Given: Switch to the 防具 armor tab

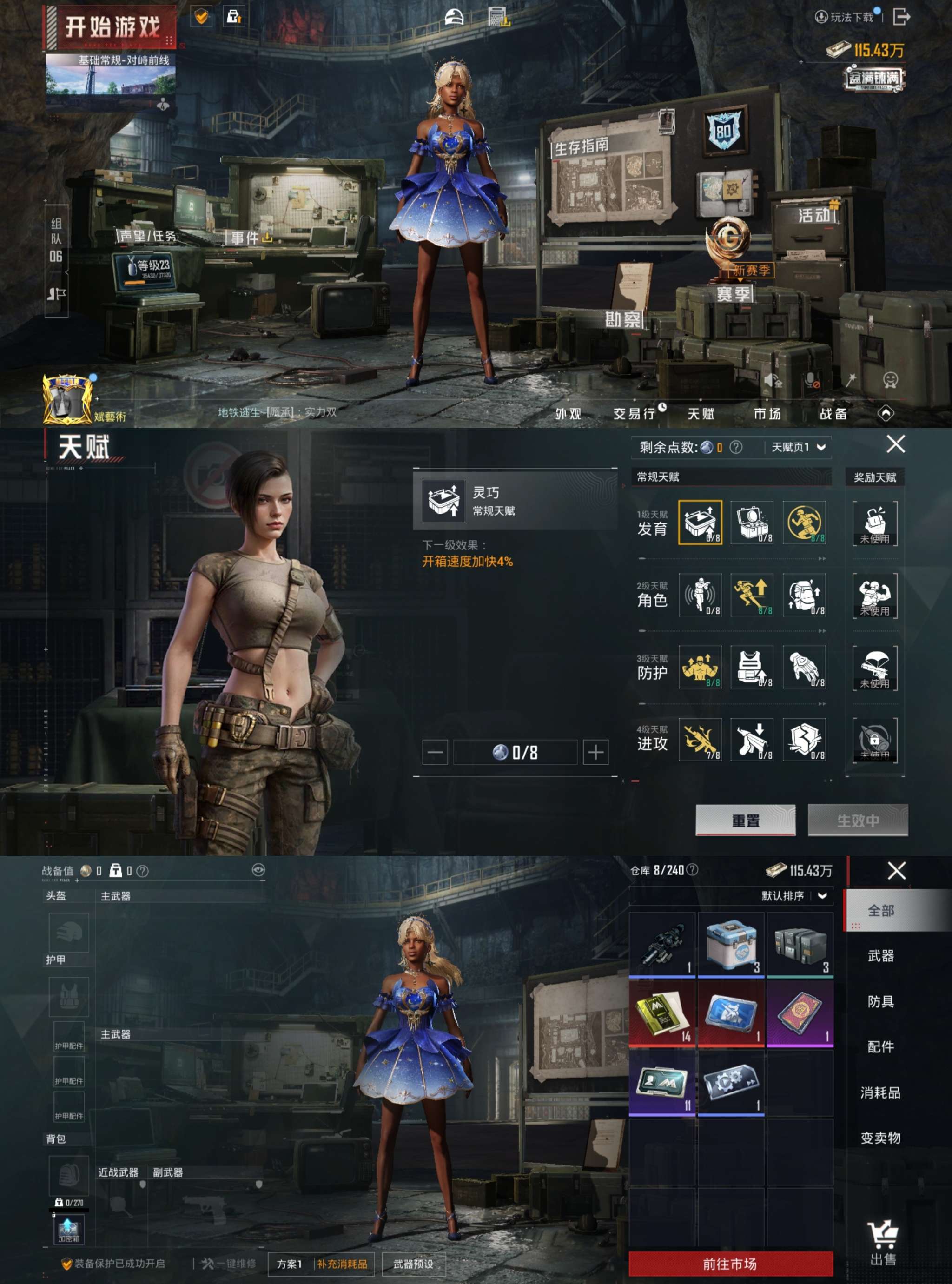Looking at the screenshot, I should point(880,1002).
